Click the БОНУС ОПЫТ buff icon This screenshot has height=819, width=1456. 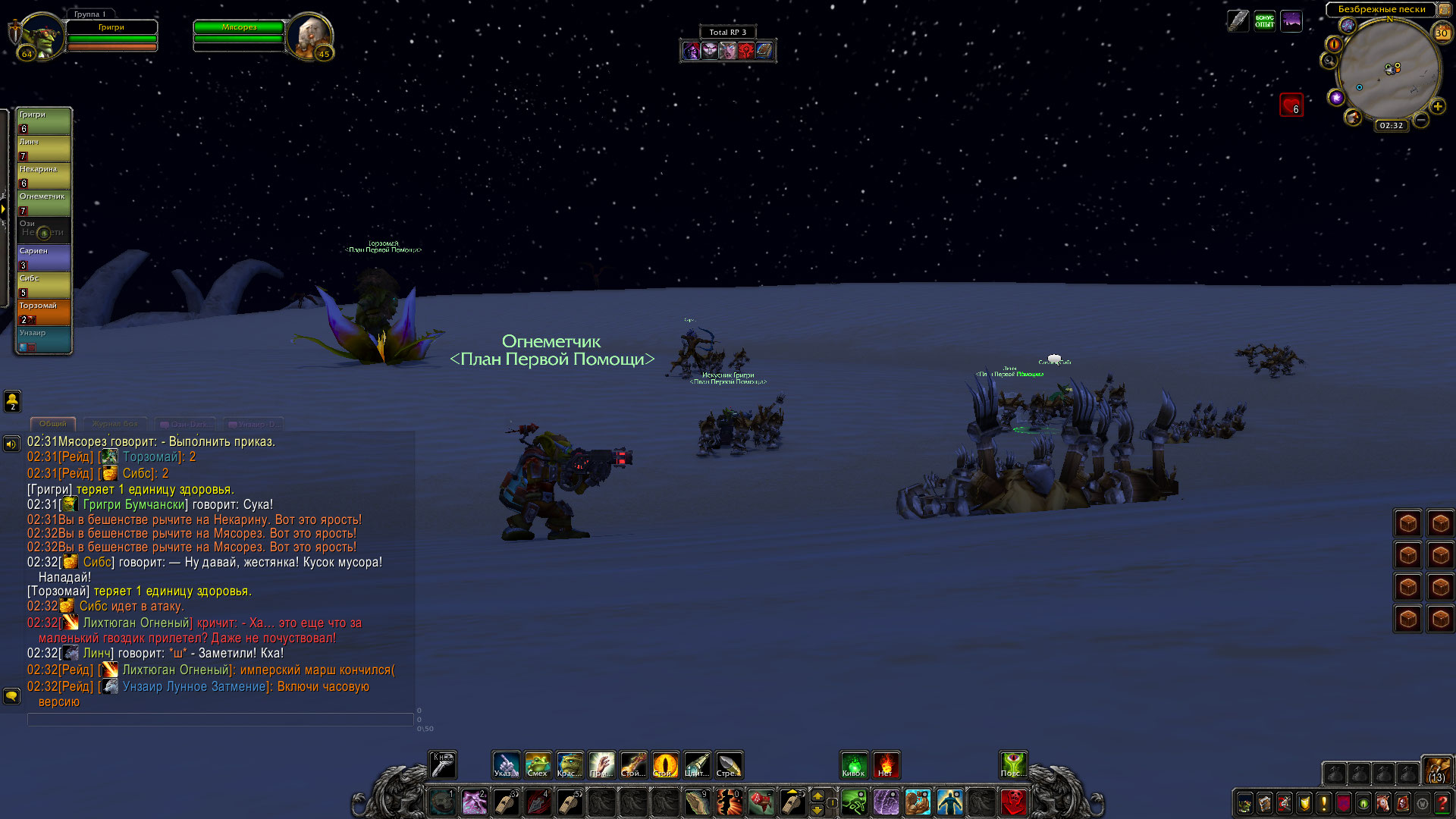(1264, 20)
